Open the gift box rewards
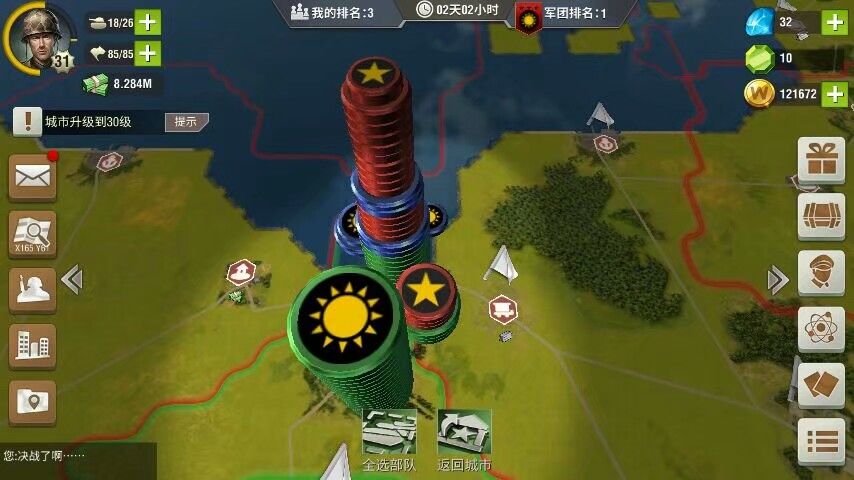 (x=820, y=160)
